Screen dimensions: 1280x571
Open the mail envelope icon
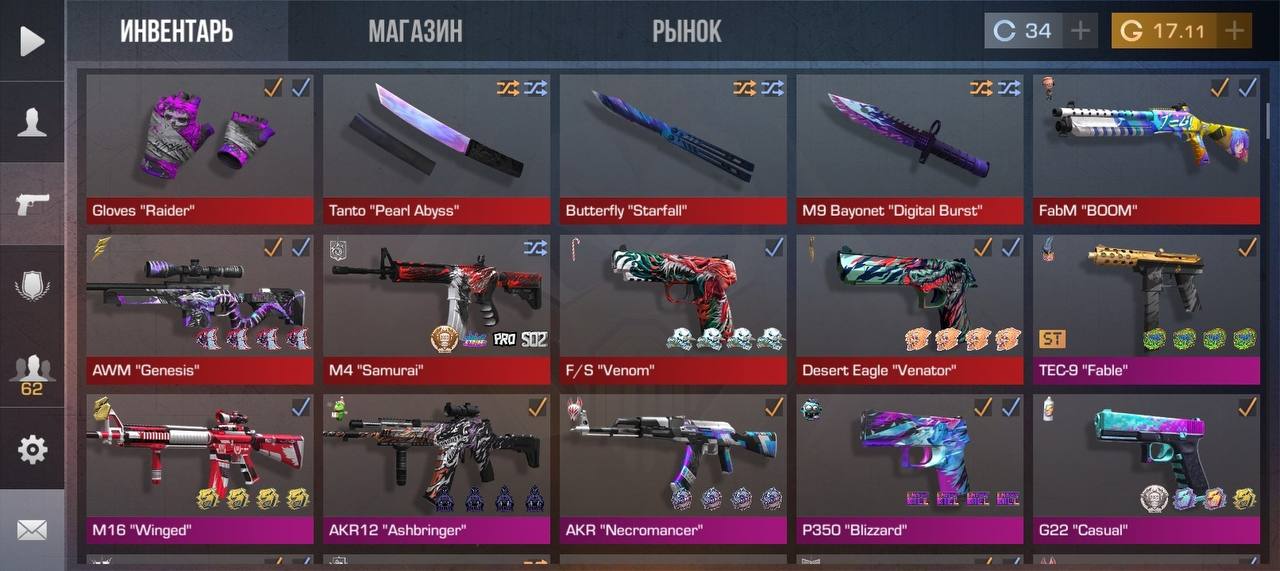32,530
